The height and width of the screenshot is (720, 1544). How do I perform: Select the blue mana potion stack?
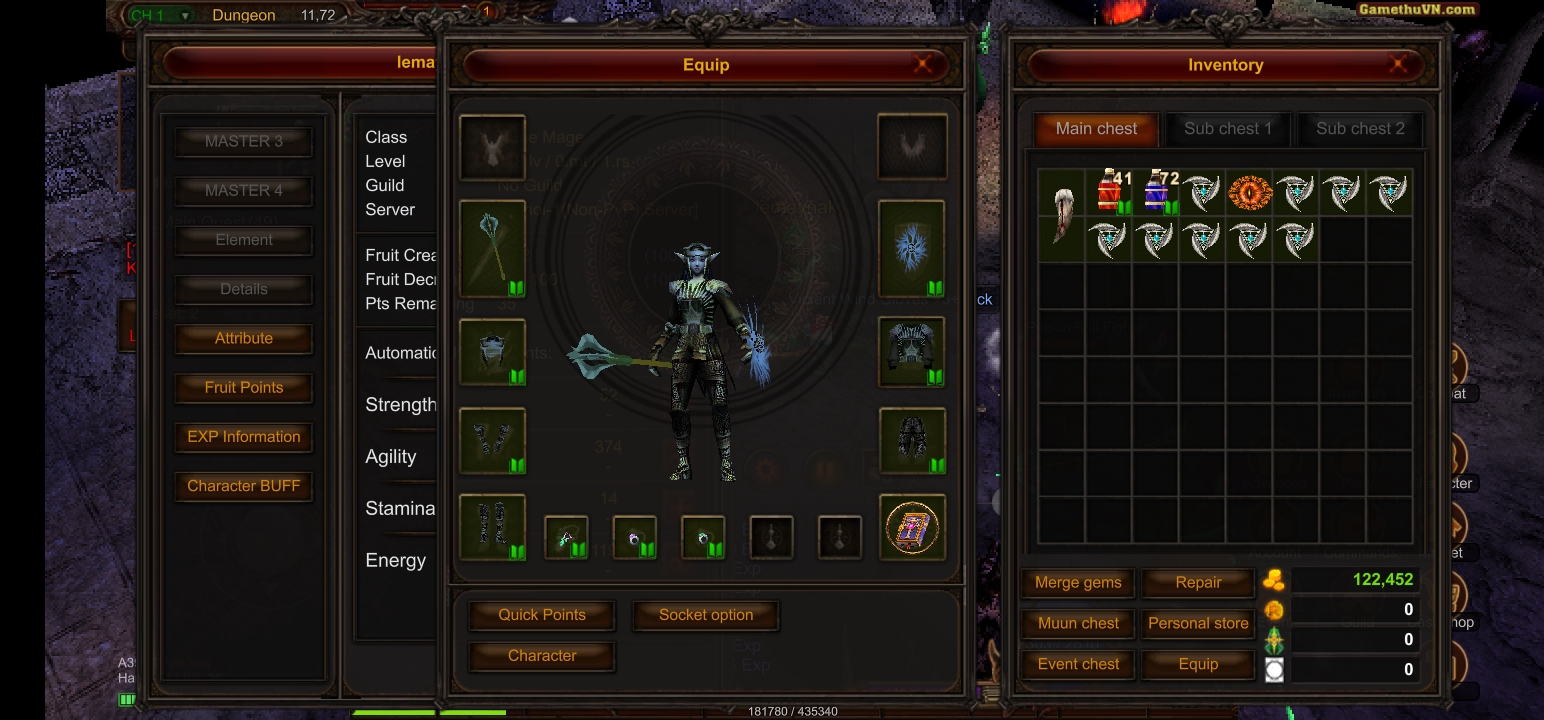[x=1156, y=192]
